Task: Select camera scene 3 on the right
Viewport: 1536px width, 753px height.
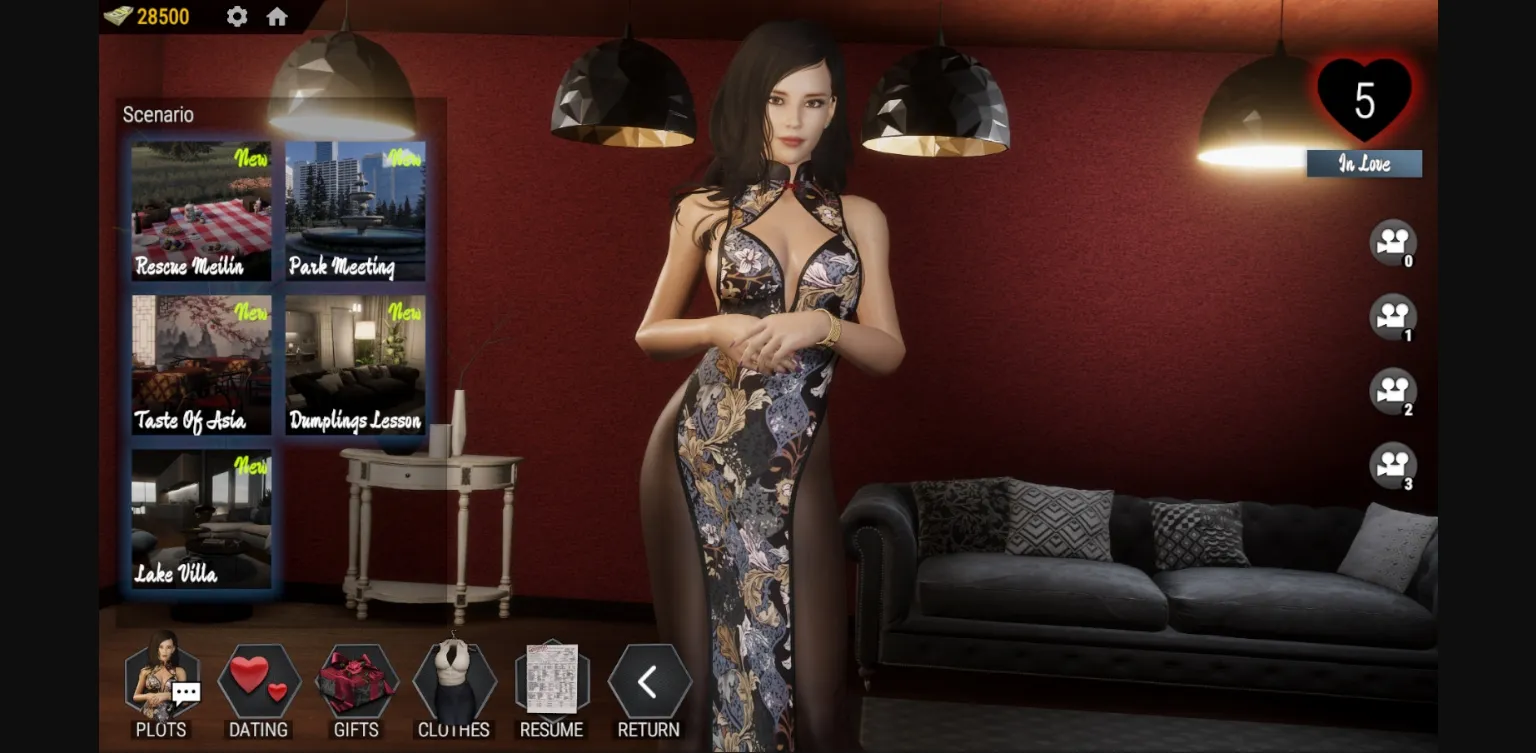Action: click(1393, 467)
